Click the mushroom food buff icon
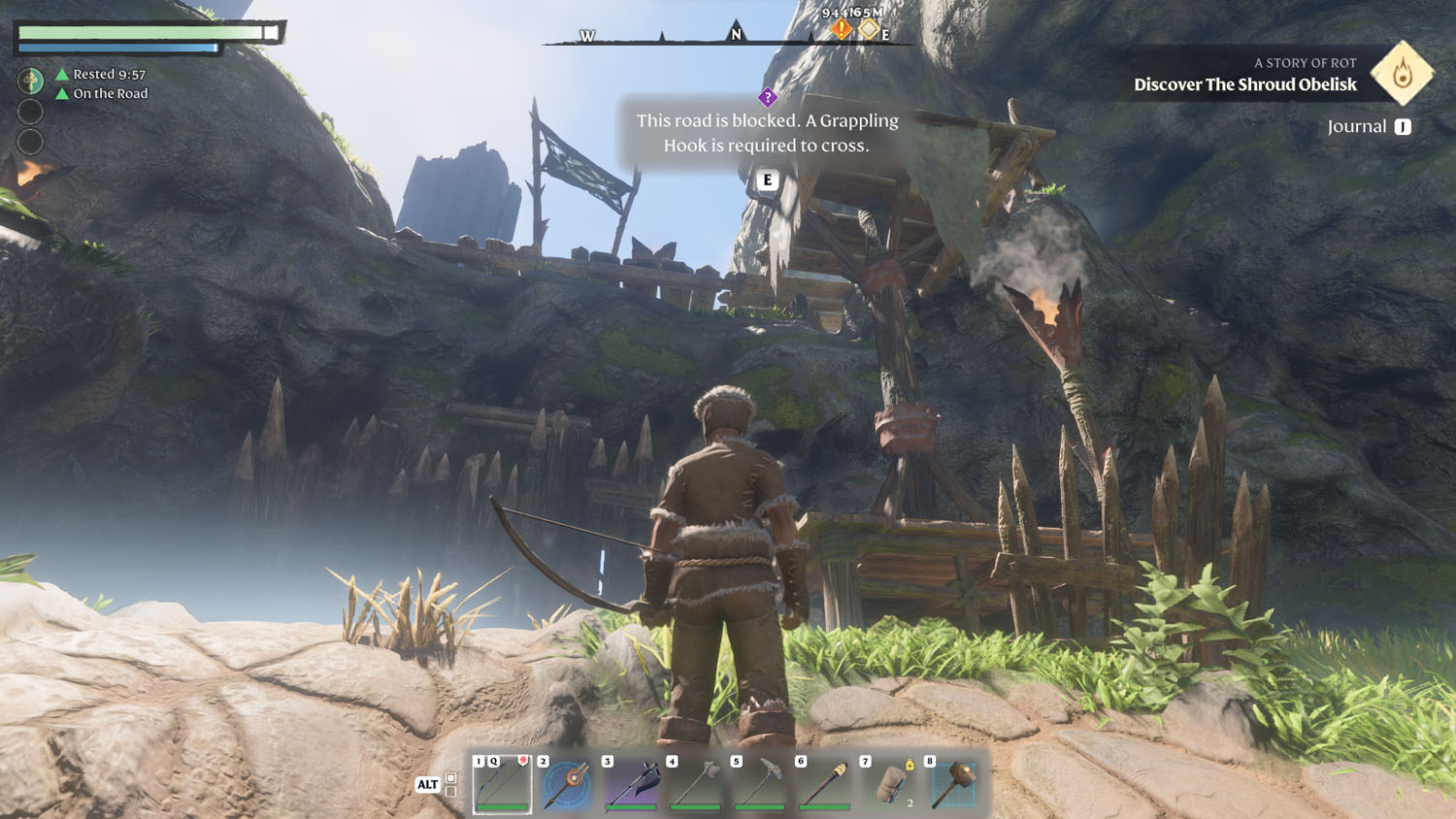This screenshot has width=1456, height=819. click(x=31, y=80)
